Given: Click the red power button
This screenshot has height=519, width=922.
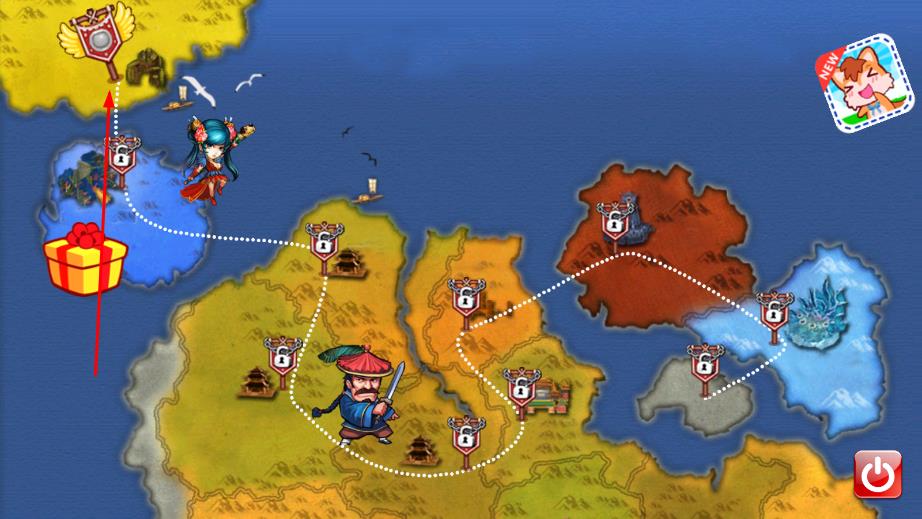Looking at the screenshot, I should [877, 474].
